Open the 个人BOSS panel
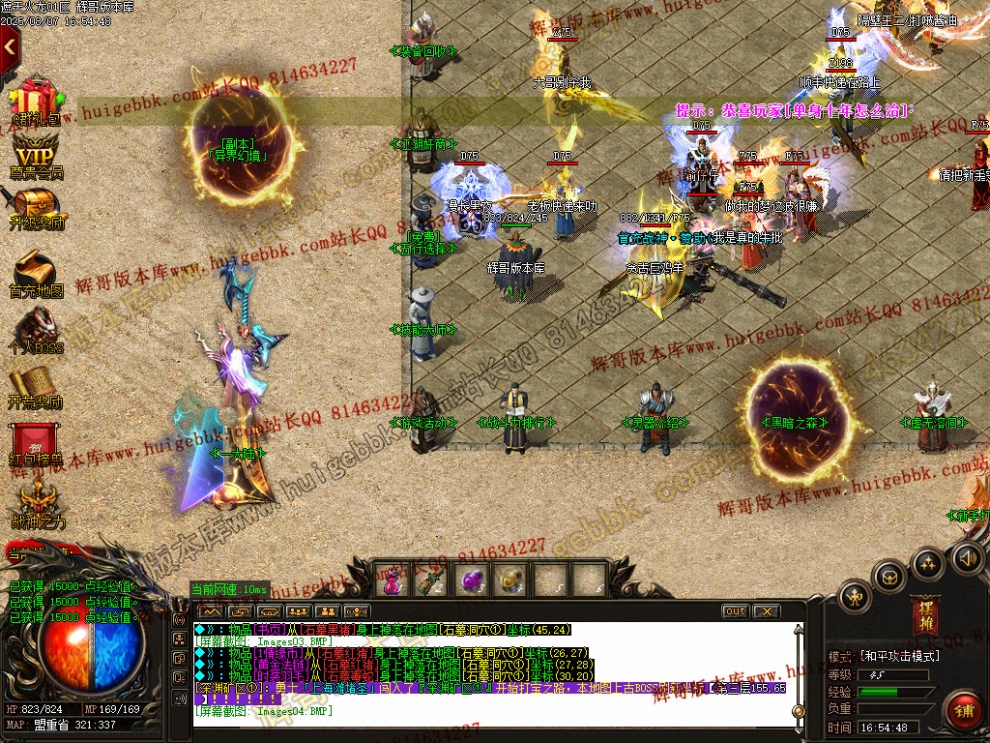This screenshot has width=990, height=743. tap(36, 330)
